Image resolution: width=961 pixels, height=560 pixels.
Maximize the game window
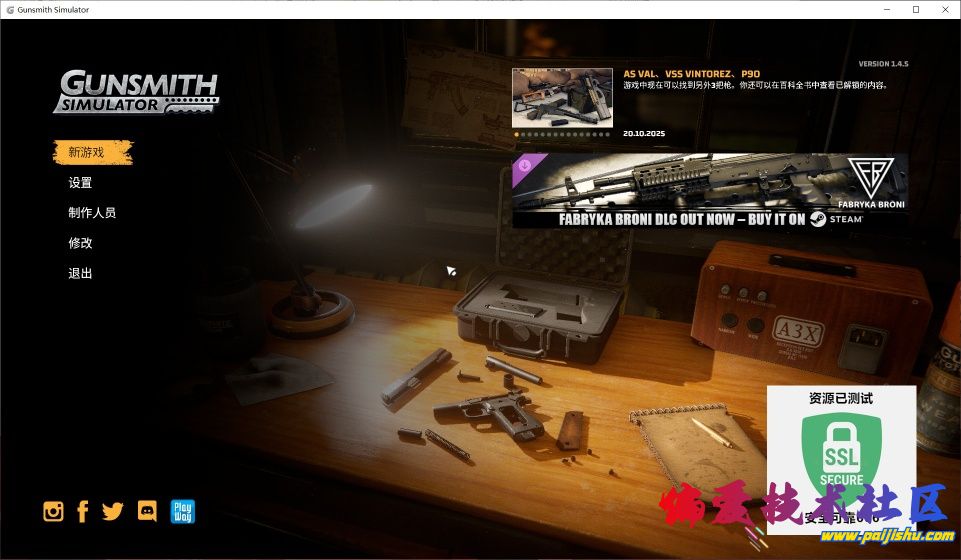point(916,9)
